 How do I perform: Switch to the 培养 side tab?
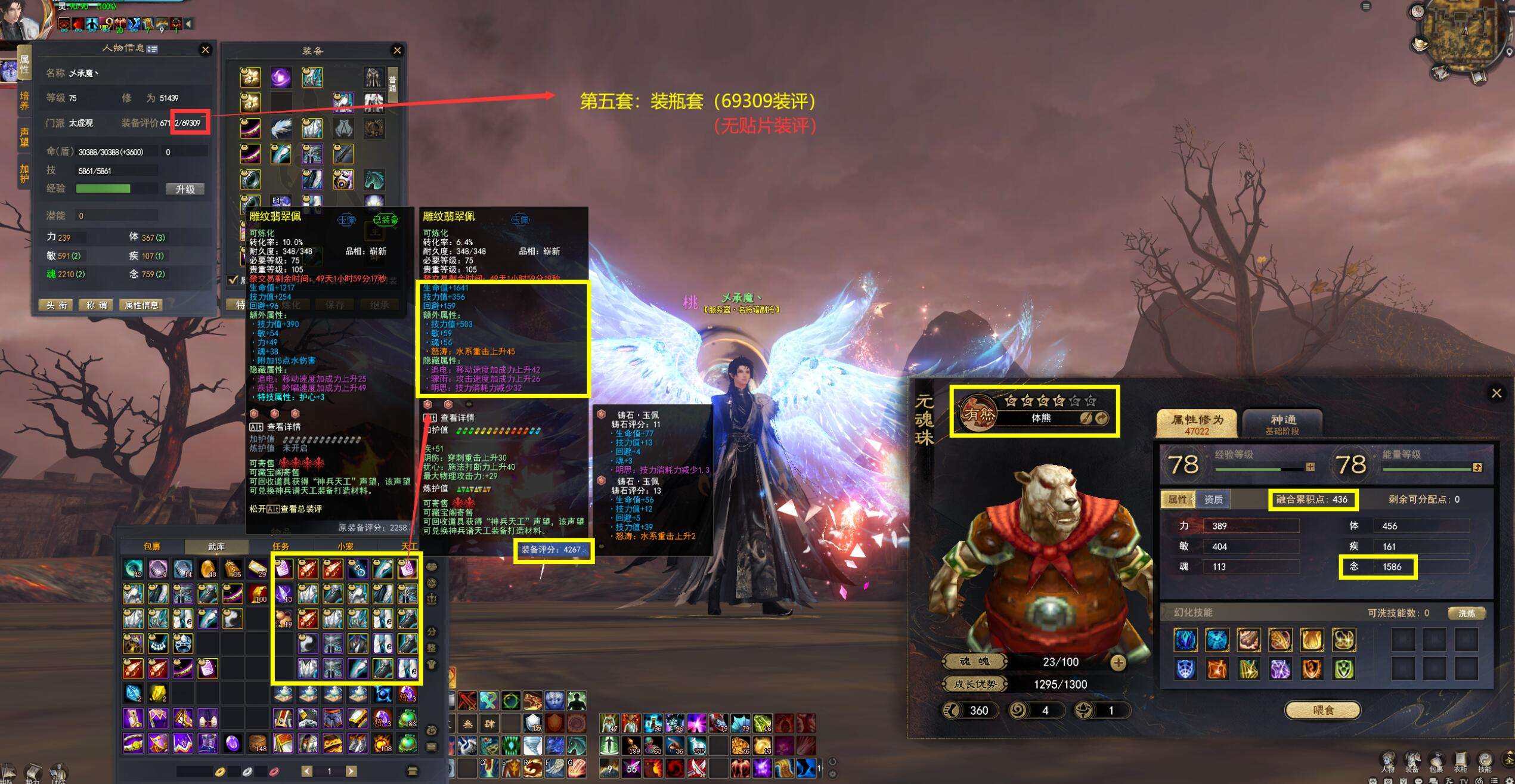(x=24, y=101)
